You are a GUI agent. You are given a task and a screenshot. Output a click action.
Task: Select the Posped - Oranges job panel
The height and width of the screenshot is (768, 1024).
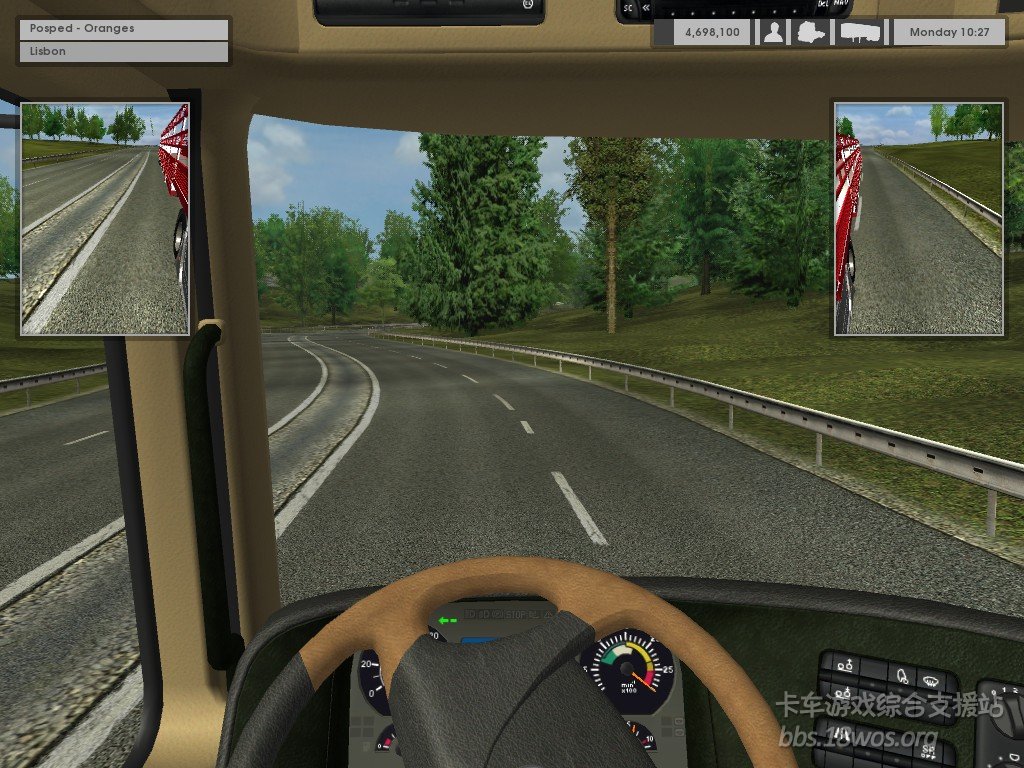(124, 29)
